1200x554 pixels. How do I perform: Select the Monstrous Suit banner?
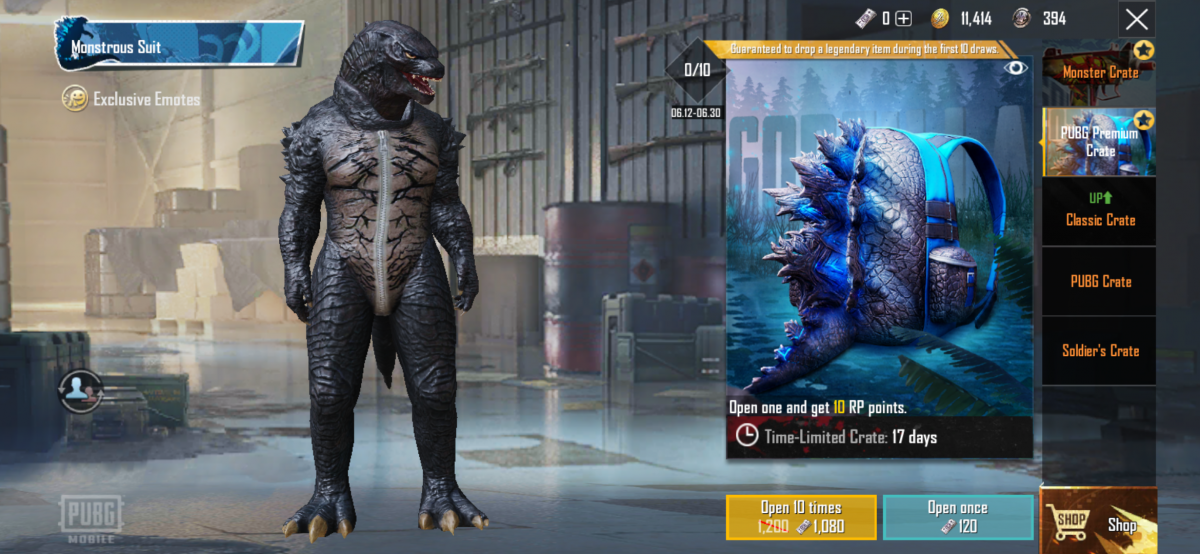(x=180, y=46)
